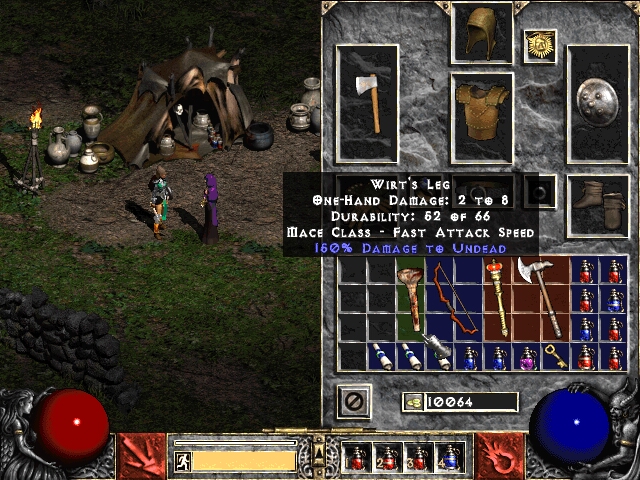Click the equipped sun amulet
Viewport: 640px width, 480px height.
pos(540,45)
